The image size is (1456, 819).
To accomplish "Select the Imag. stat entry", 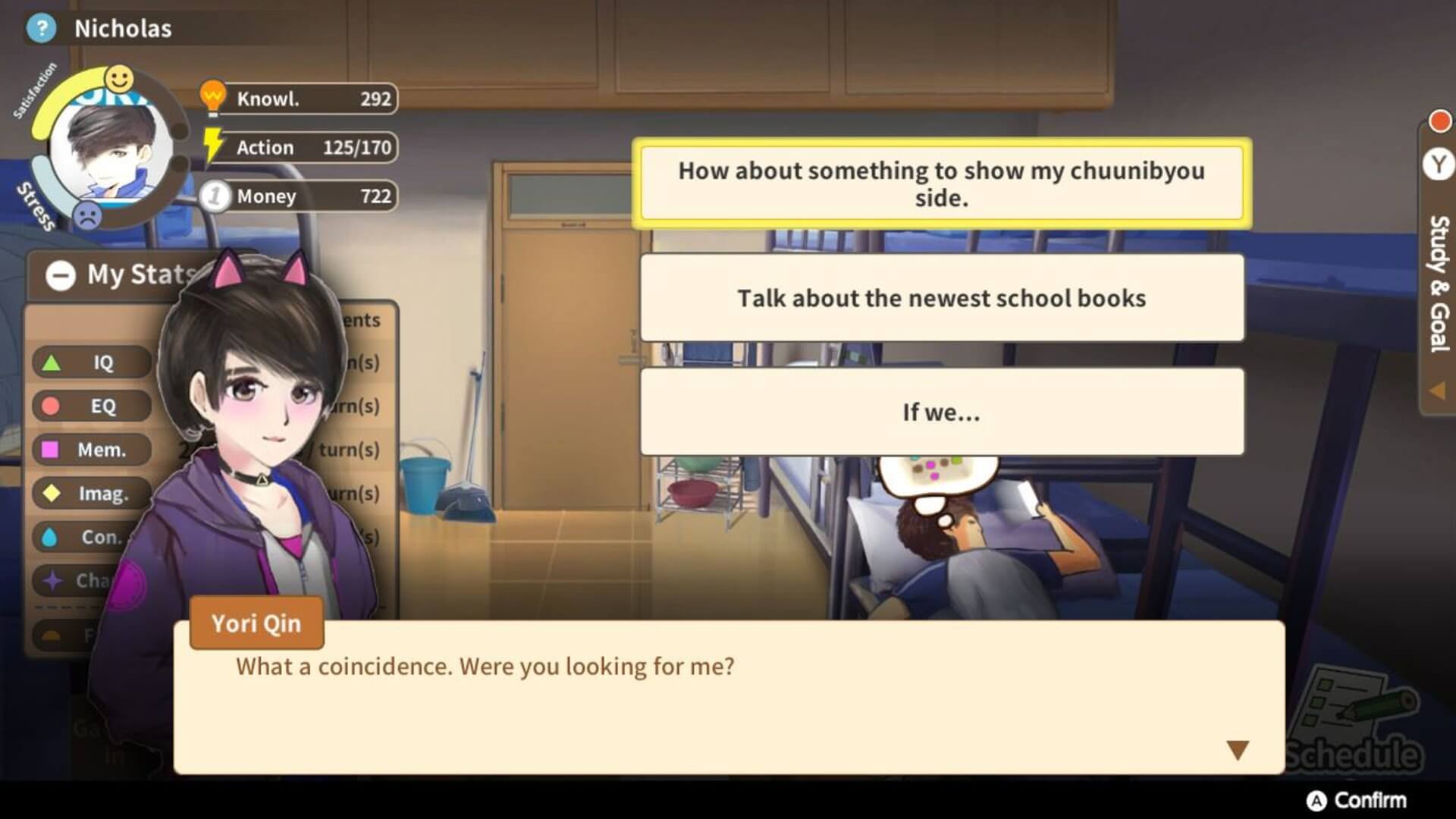I will tap(91, 494).
